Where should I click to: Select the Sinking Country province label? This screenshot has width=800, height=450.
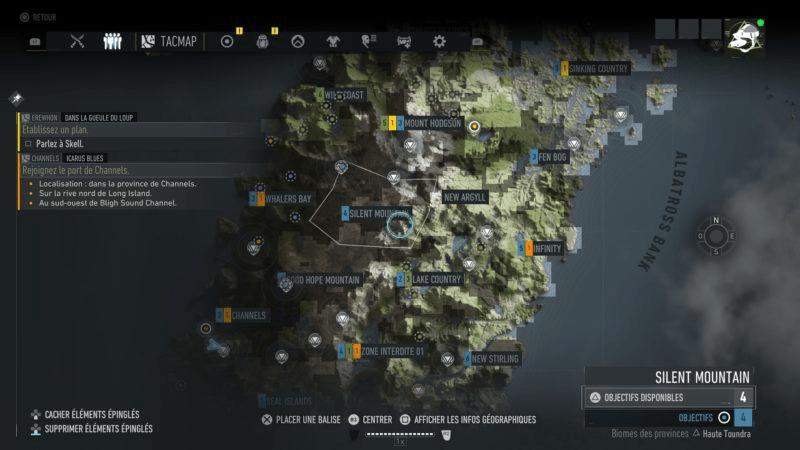(x=597, y=68)
